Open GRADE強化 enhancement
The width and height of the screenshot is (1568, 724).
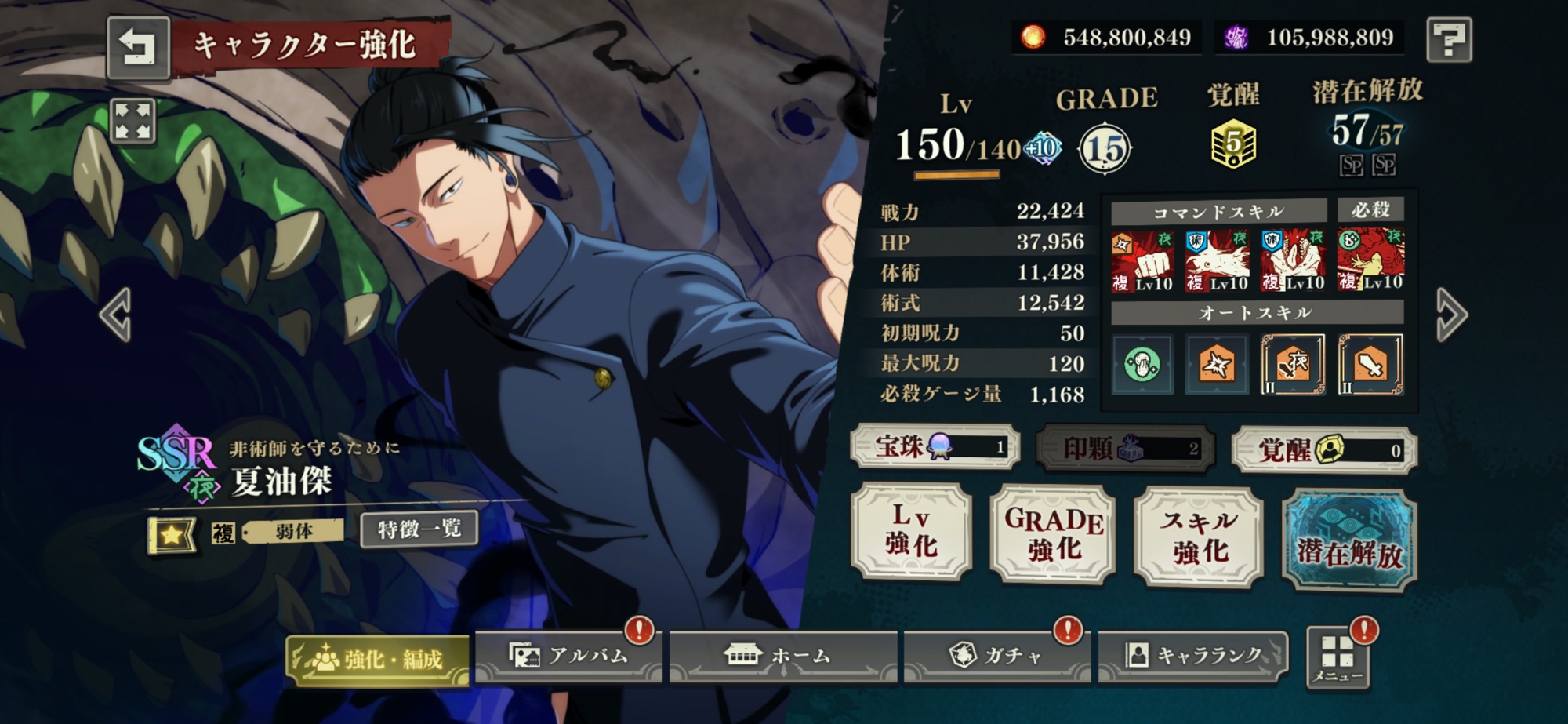point(1053,533)
